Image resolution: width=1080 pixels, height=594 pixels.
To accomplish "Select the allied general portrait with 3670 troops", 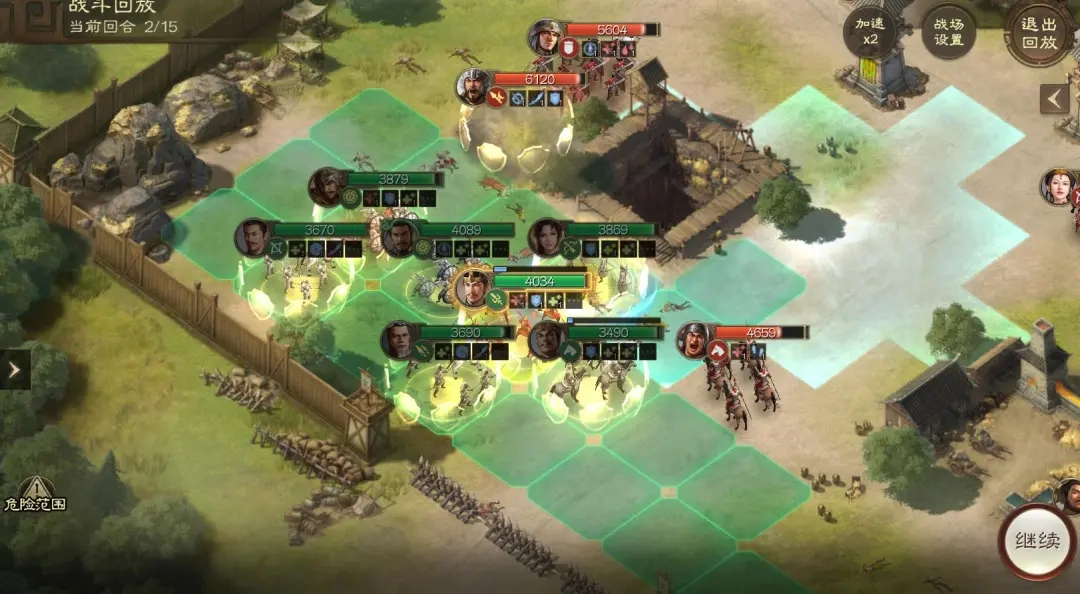I will (x=253, y=238).
